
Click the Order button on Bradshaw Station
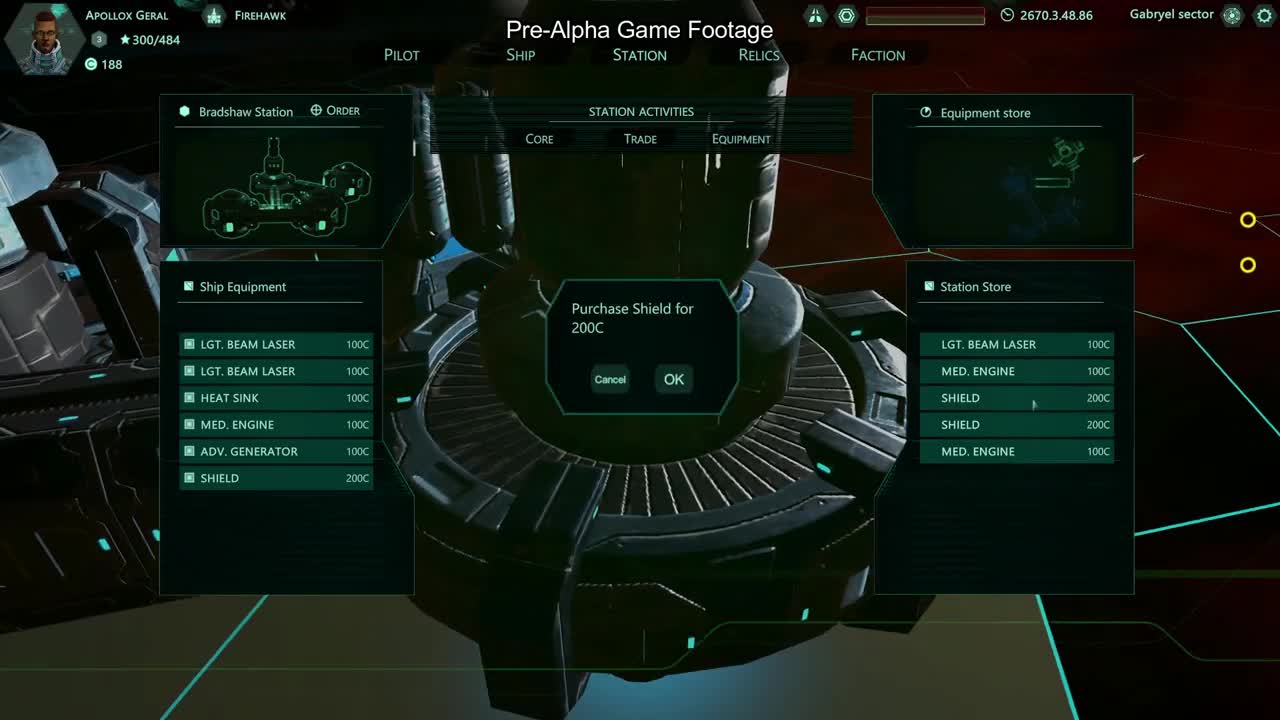(335, 110)
